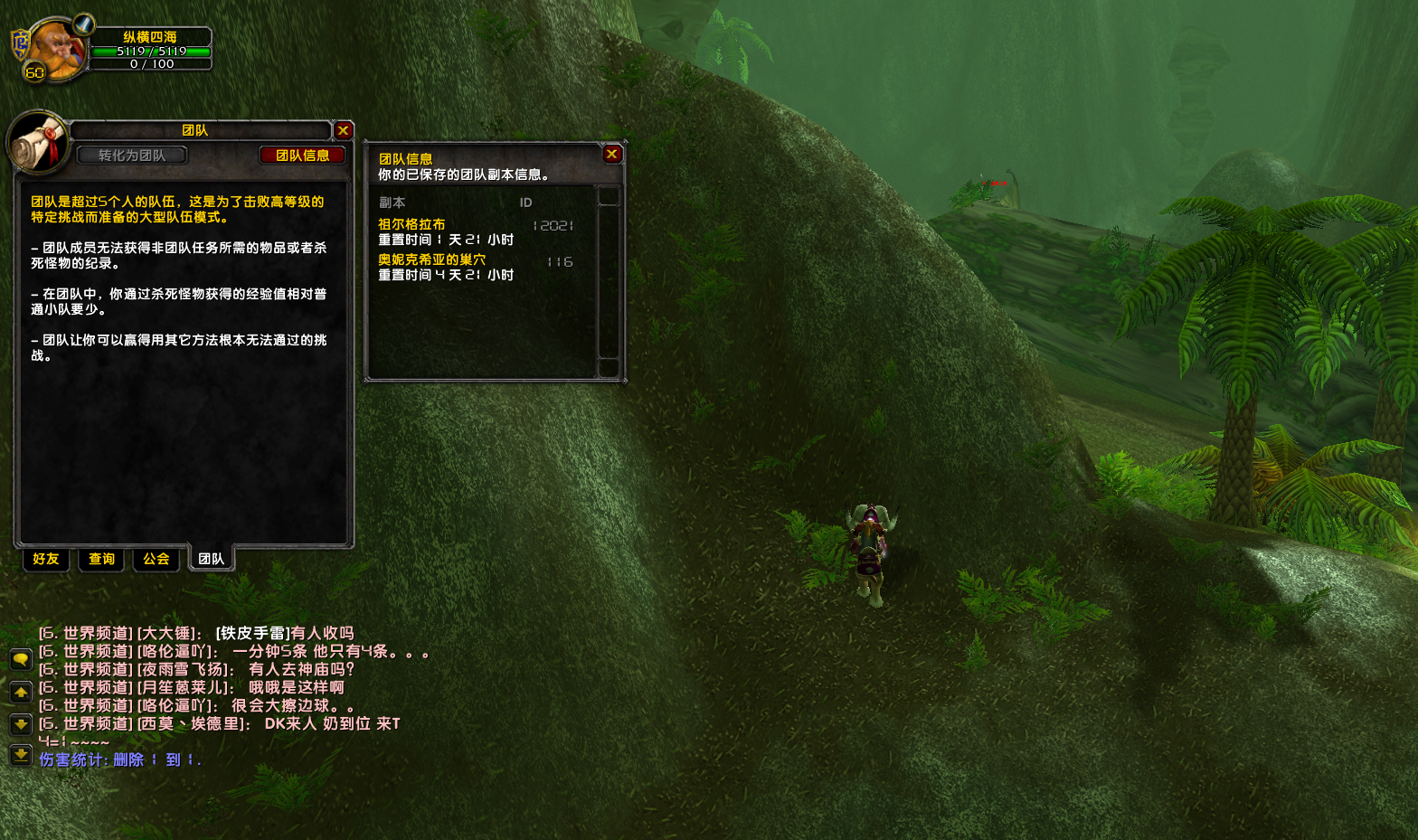Click the chat scroll down arrow
This screenshot has height=840, width=1418.
(x=21, y=724)
